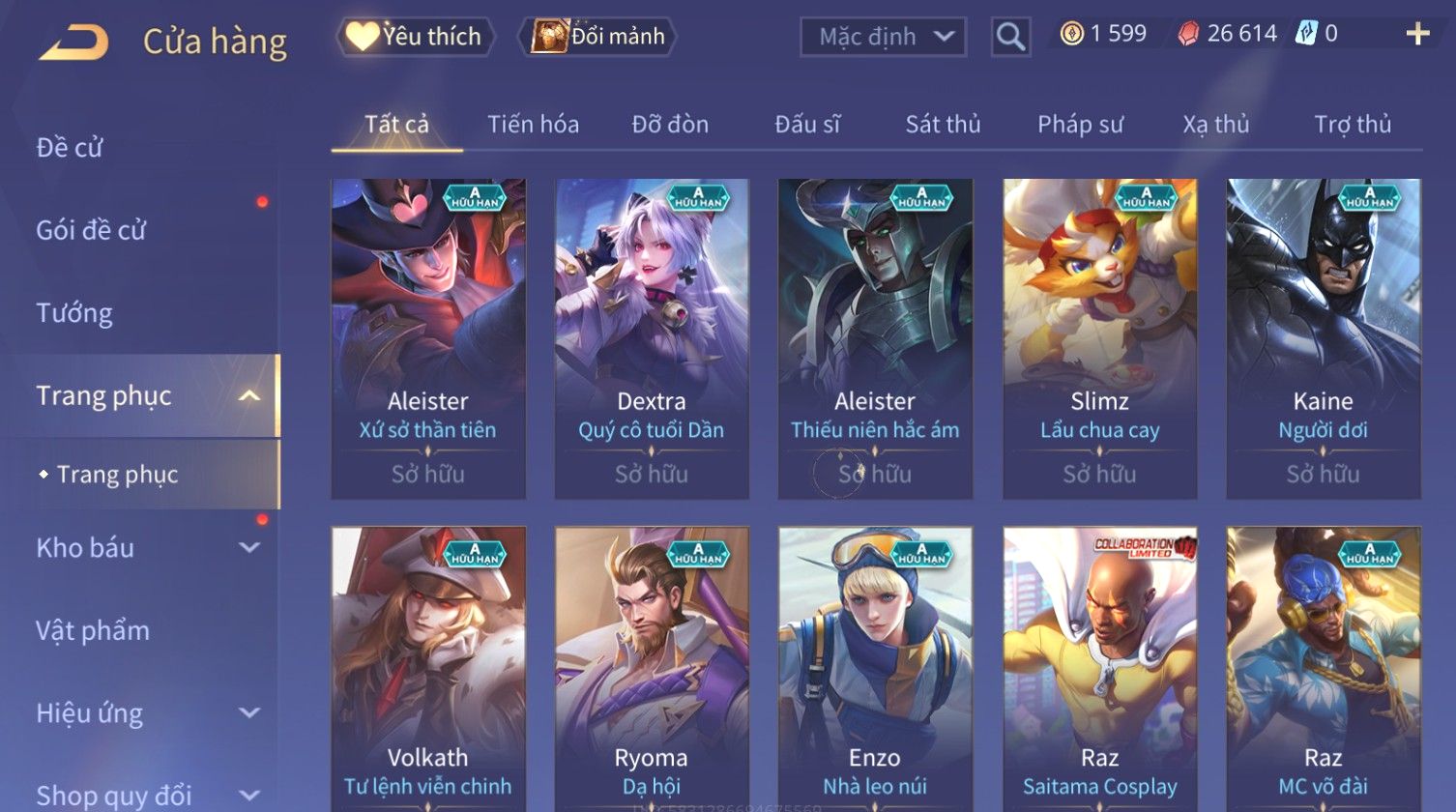1456x812 pixels.
Task: Switch to the Tiến hóa tab
Action: coord(533,125)
